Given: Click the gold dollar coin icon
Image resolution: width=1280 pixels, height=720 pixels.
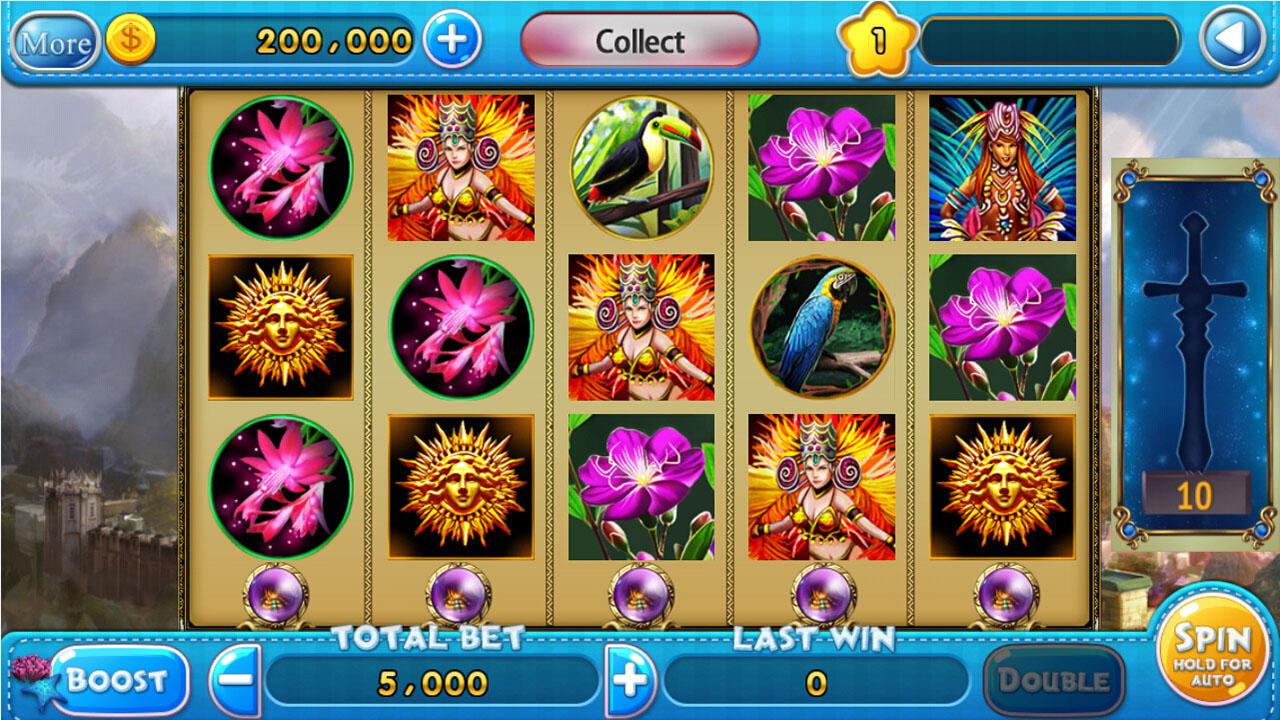Looking at the screenshot, I should 130,42.
